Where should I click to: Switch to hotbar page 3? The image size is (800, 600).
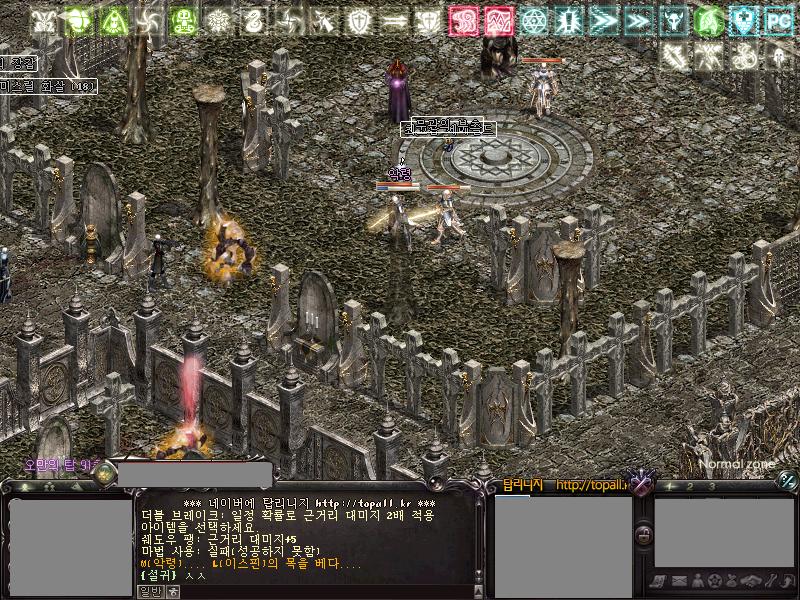click(x=711, y=486)
